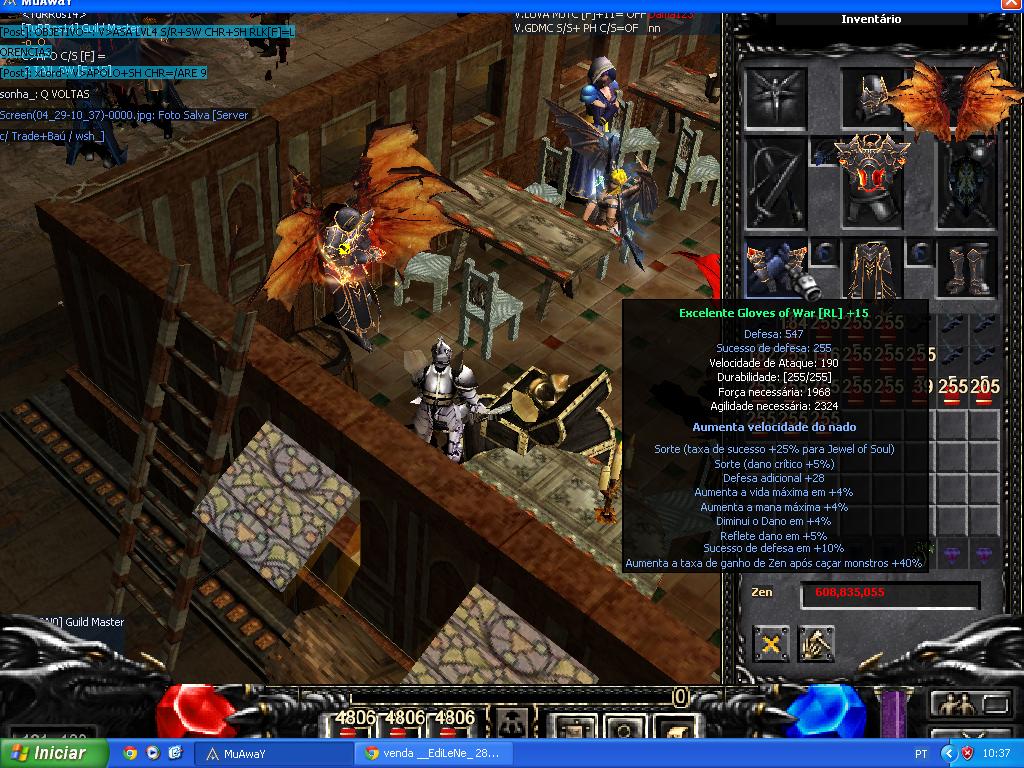This screenshot has width=1024, height=768.
Task: Select the equipped shield slot
Action: pos(967,182)
